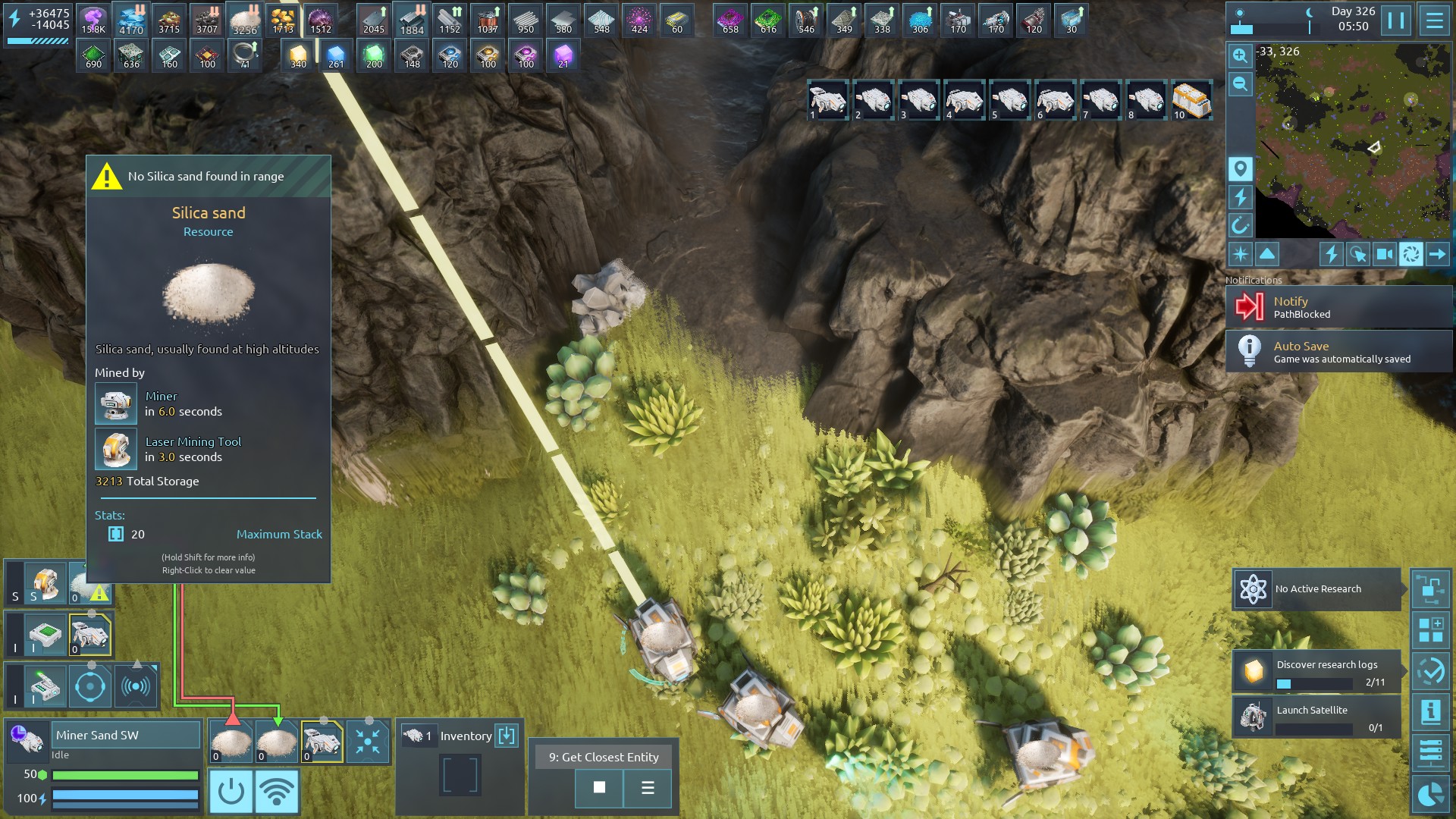Select the Discover research logs objective
The image size is (1456, 819).
pyautogui.click(x=1316, y=672)
